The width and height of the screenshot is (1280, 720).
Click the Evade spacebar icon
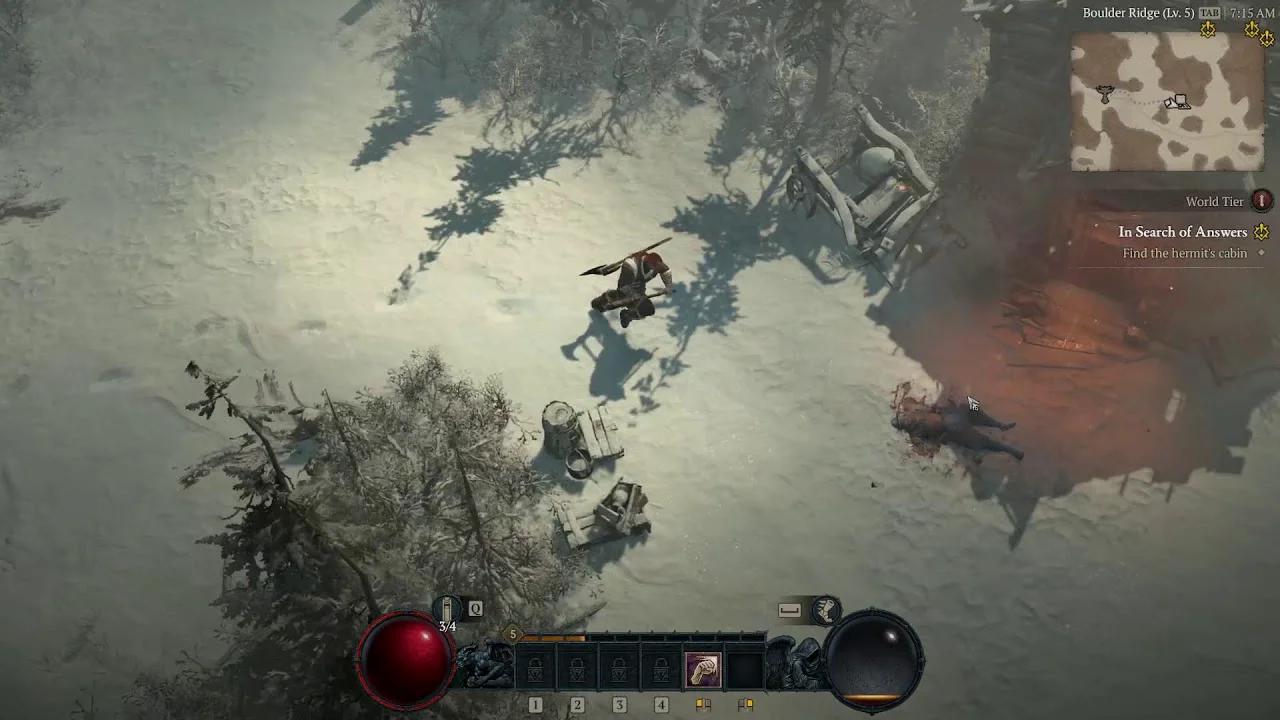789,608
